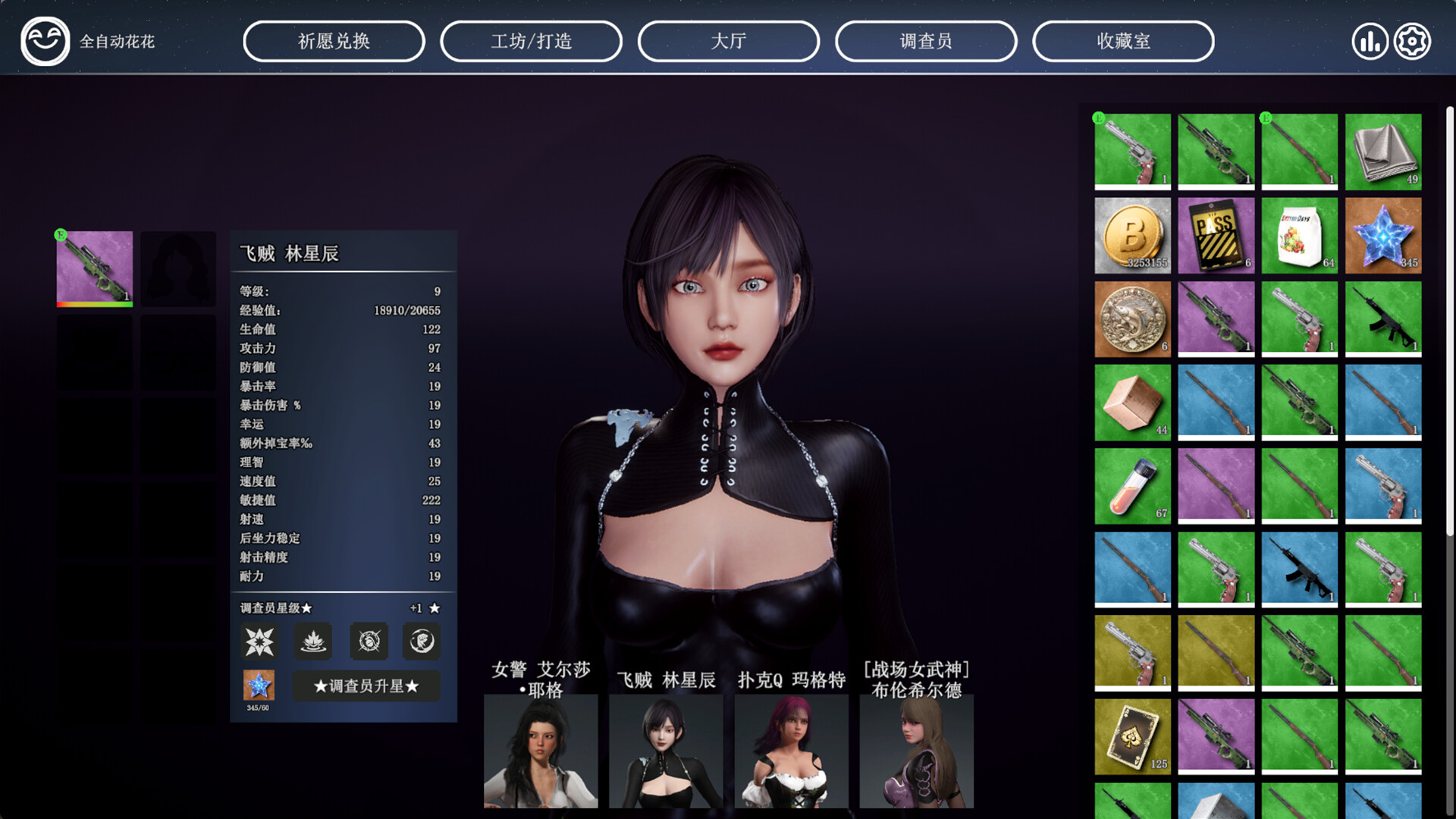Open the 祈愿兑换 wish exchange menu
This screenshot has height=819, width=1456.
334,41
